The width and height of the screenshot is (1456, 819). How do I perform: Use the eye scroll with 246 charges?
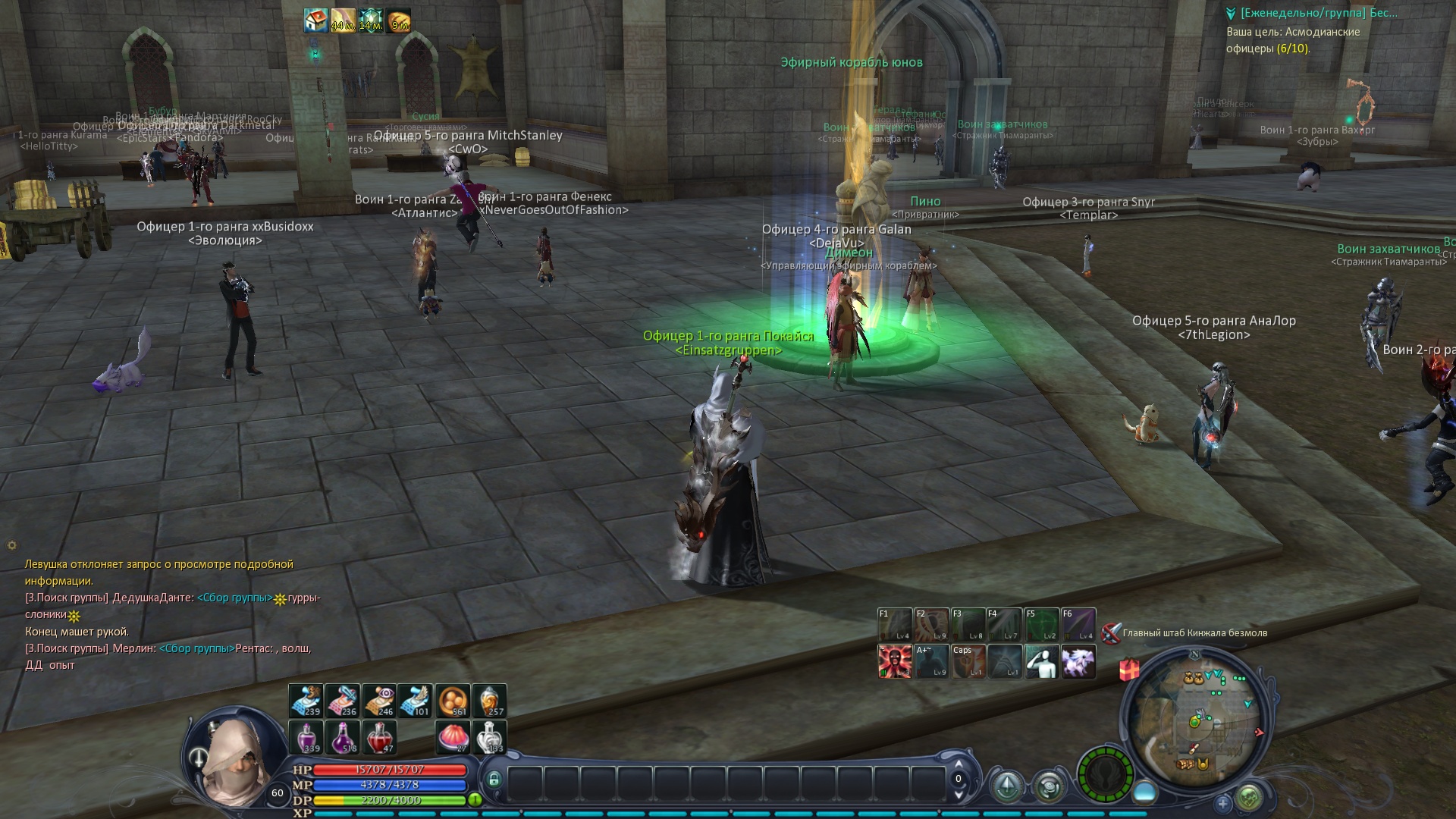tap(379, 701)
